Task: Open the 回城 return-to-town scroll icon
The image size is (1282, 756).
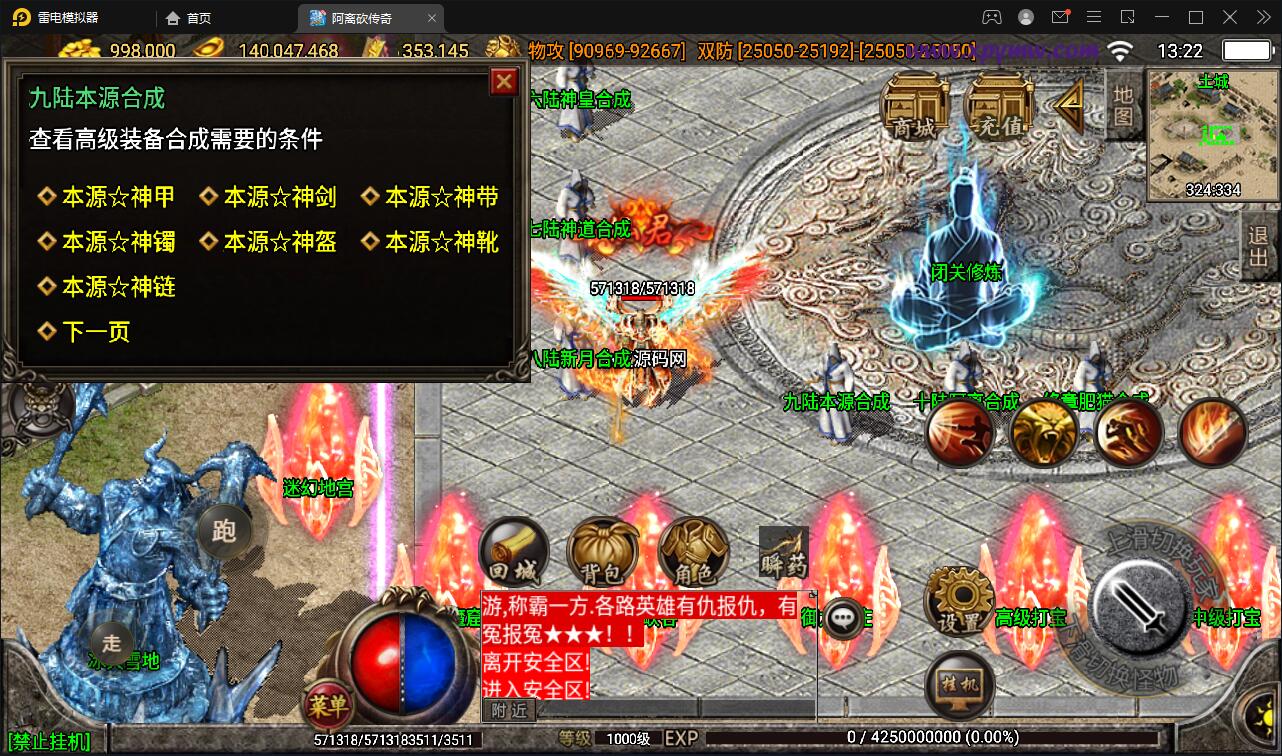Action: pyautogui.click(x=513, y=551)
